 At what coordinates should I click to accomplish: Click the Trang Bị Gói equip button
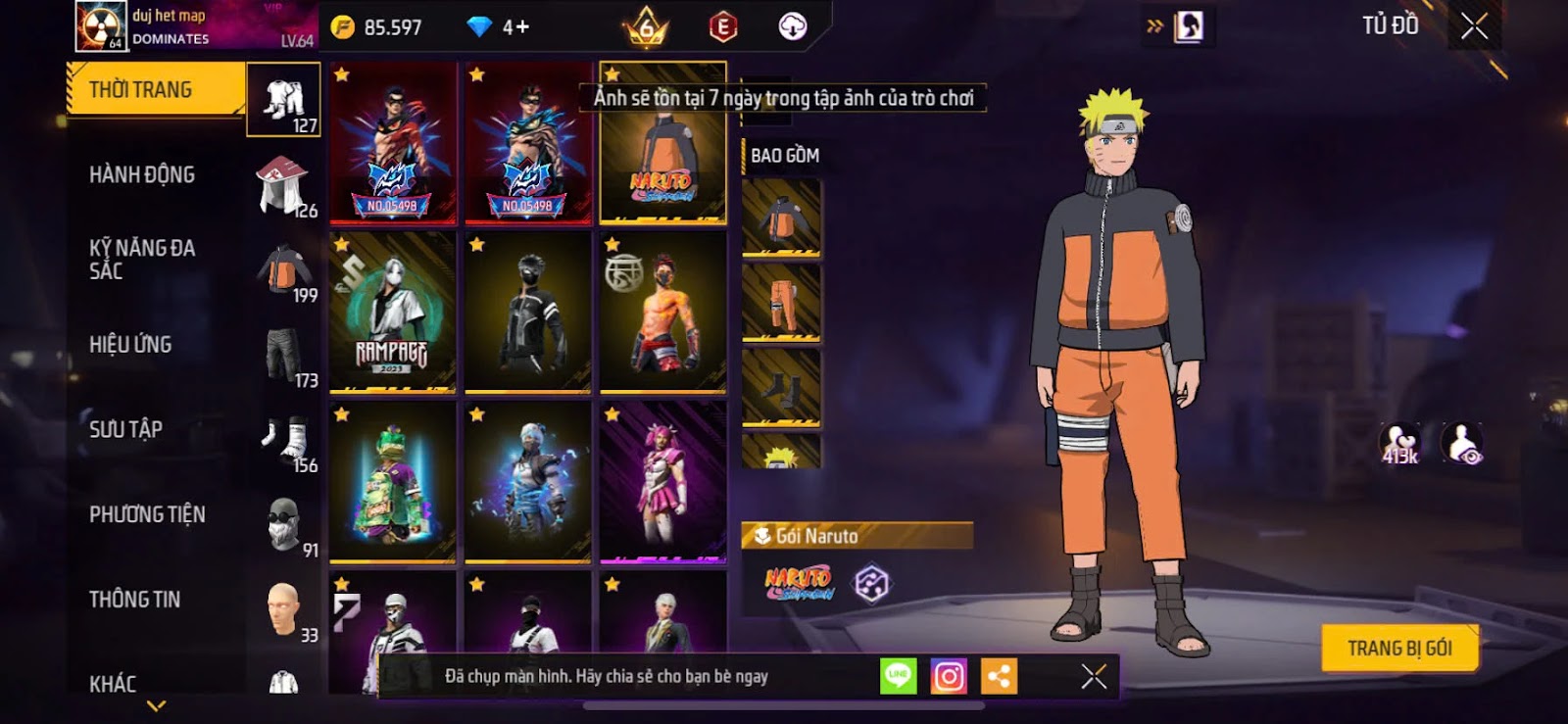(1398, 649)
